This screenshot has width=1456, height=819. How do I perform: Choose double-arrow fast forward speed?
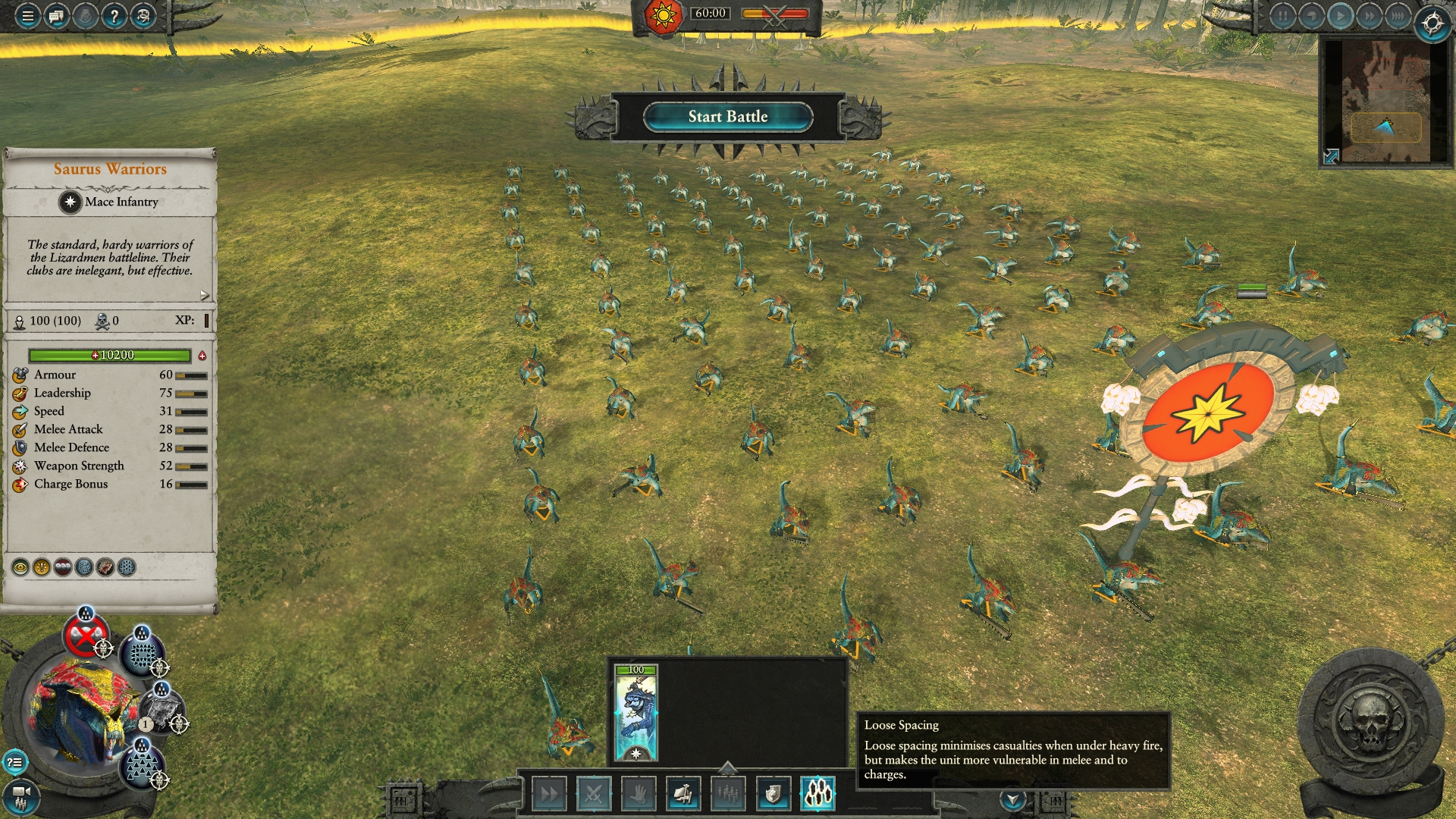[x=1369, y=16]
